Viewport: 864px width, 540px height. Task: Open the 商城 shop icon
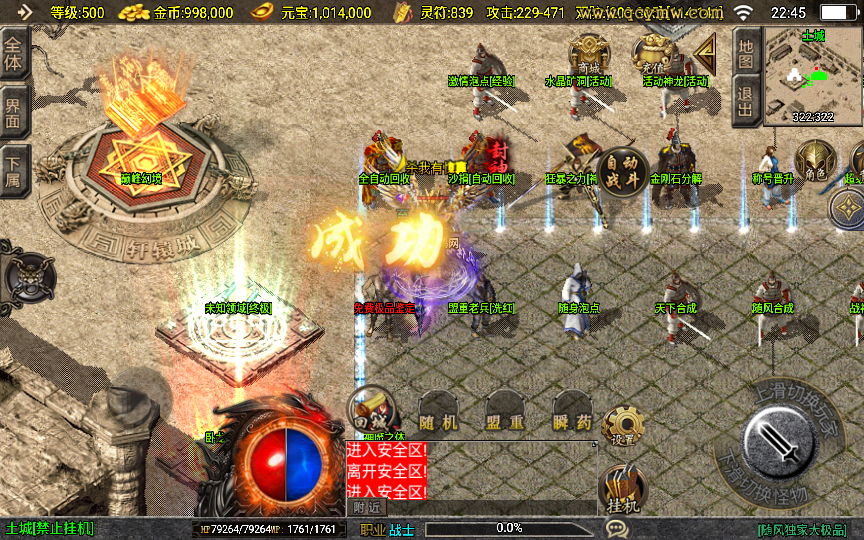588,55
